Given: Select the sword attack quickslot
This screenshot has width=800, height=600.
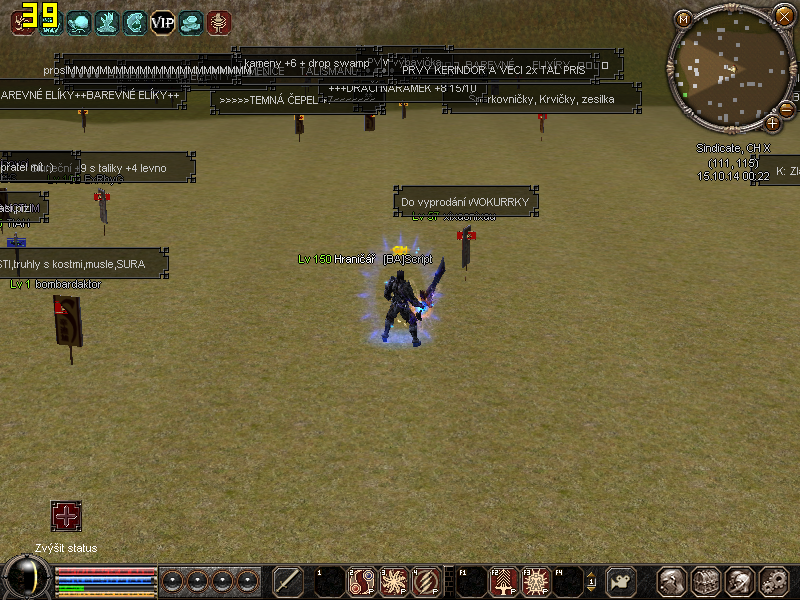Looking at the screenshot, I should 288,581.
